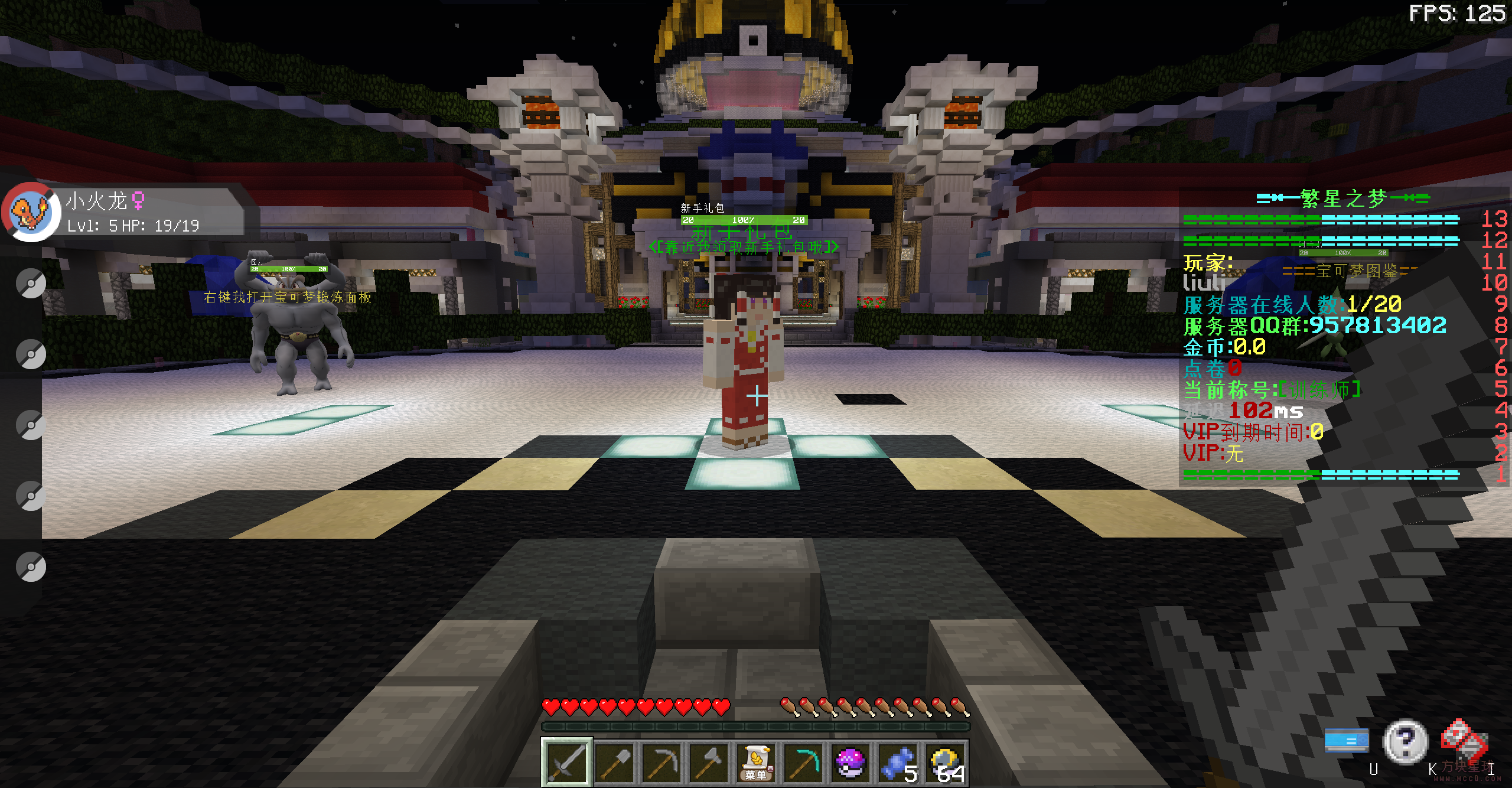Select the stack of 64 yellow-topped balls

tap(945, 763)
